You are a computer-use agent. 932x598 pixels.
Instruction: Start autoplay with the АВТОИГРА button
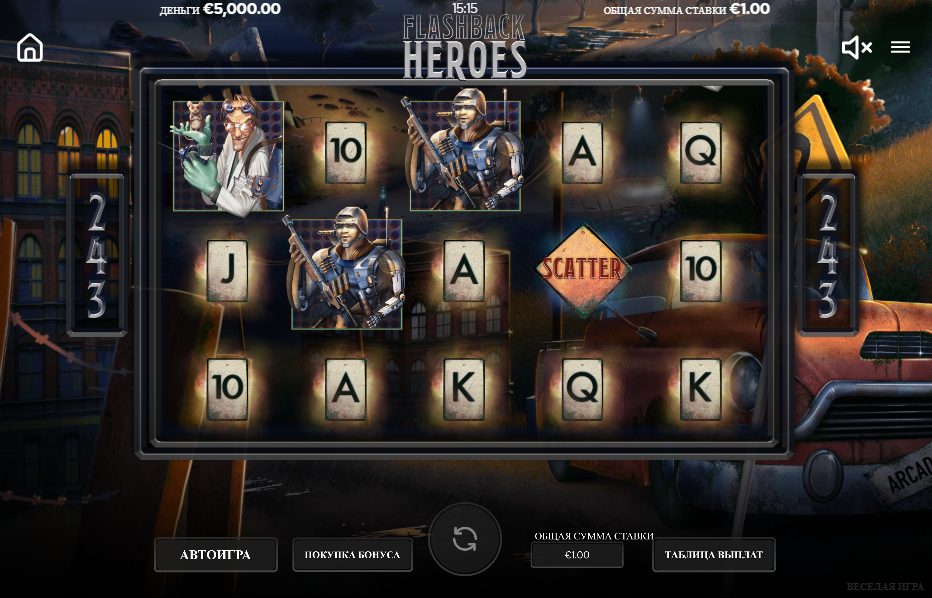point(215,554)
